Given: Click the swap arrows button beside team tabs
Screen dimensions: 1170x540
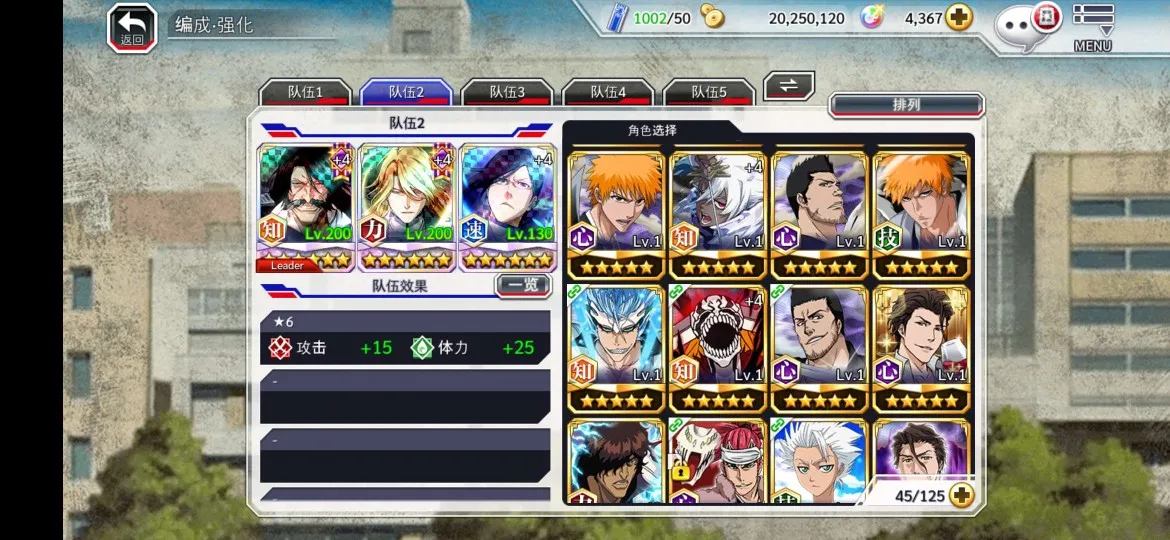Looking at the screenshot, I should pos(789,86).
